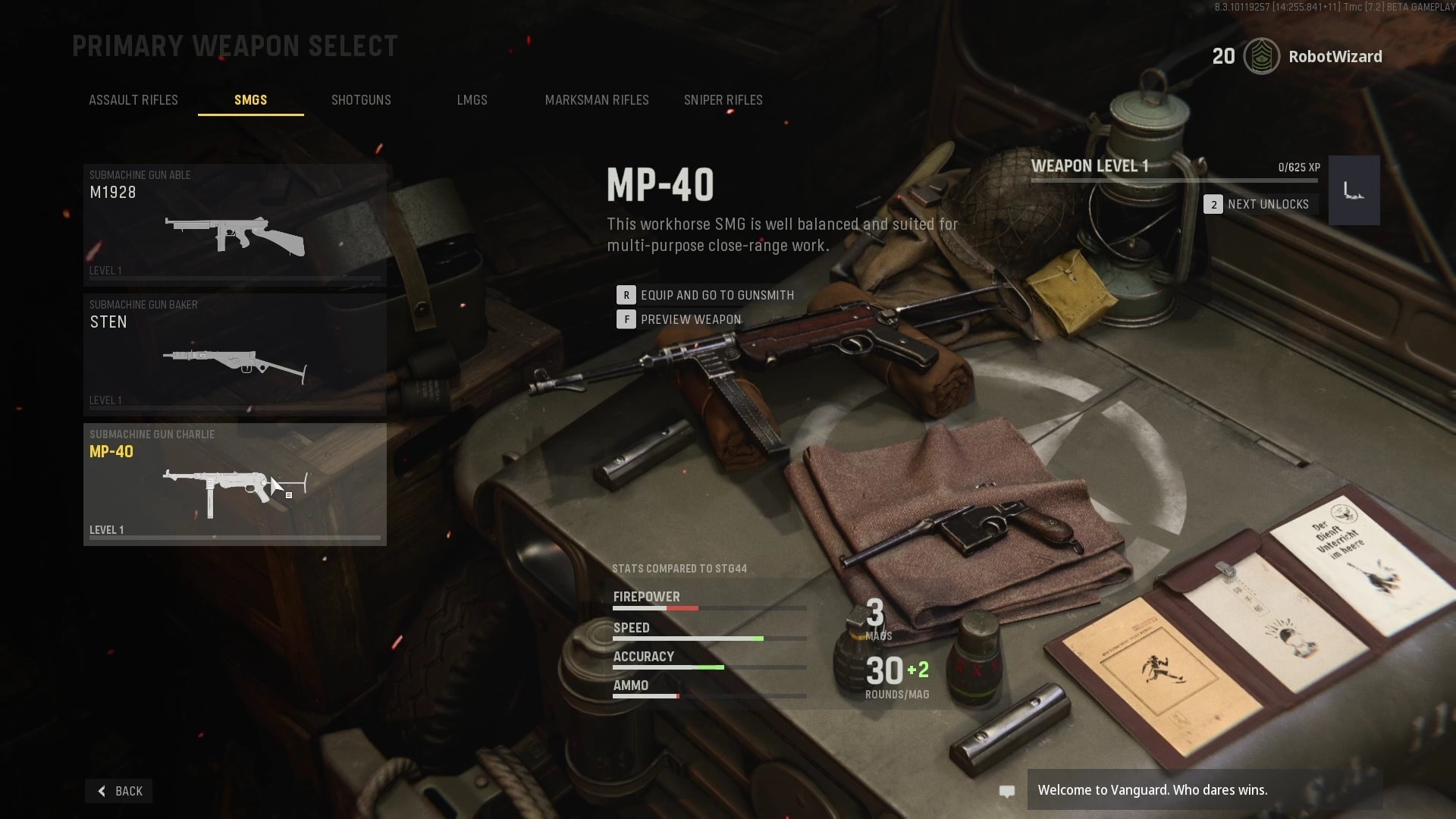
Task: Select the STEN weapon tile
Action: tap(235, 354)
